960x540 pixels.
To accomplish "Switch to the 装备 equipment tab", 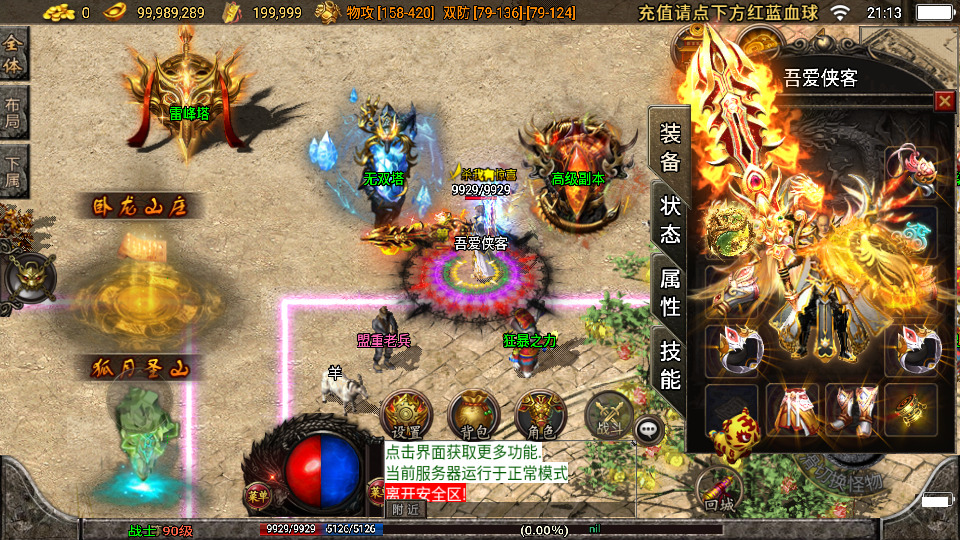I will point(670,146).
